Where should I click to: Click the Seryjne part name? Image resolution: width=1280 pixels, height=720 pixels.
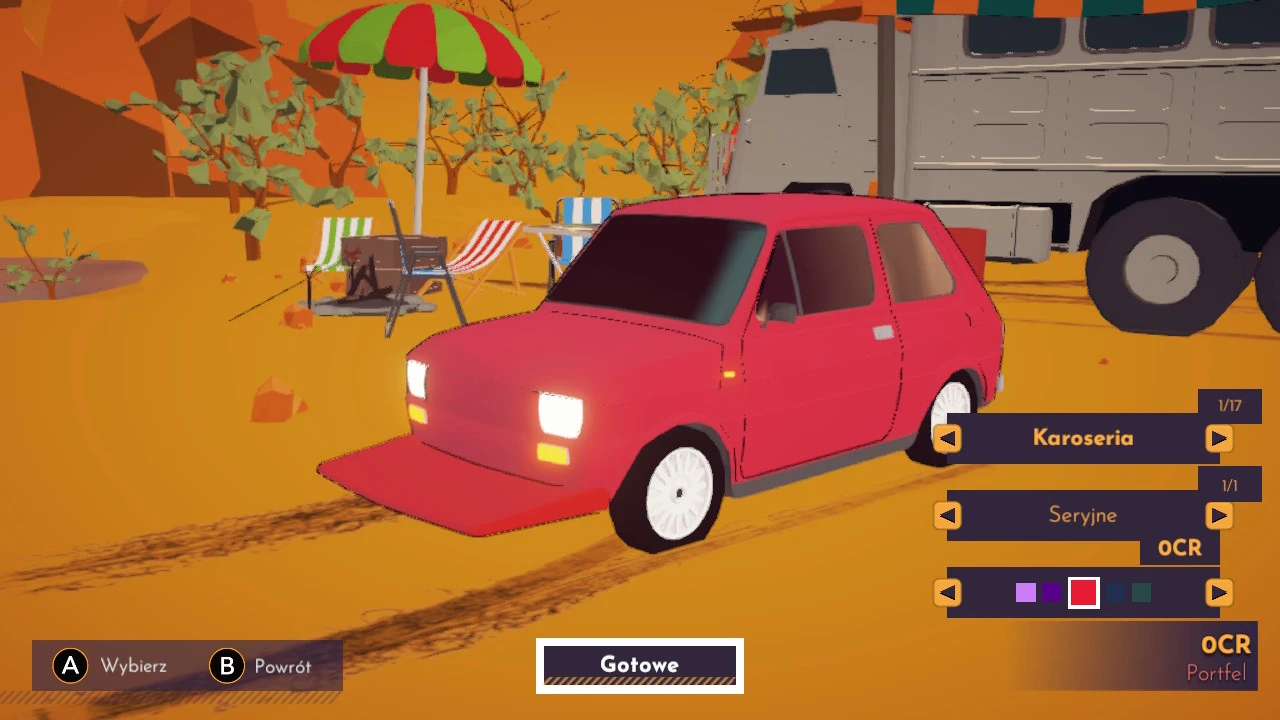1083,515
